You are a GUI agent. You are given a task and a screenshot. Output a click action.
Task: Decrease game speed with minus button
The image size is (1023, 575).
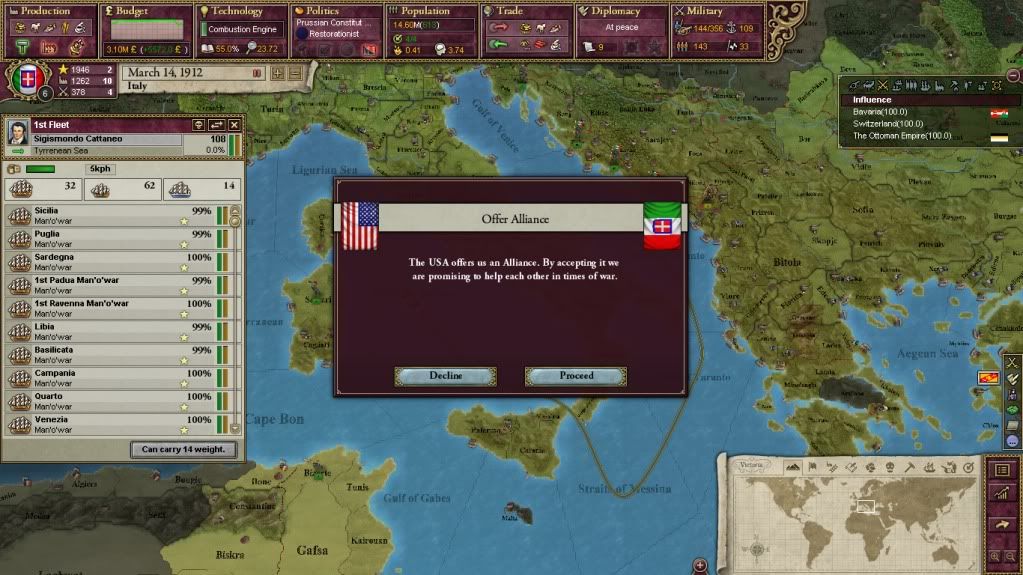click(x=294, y=73)
